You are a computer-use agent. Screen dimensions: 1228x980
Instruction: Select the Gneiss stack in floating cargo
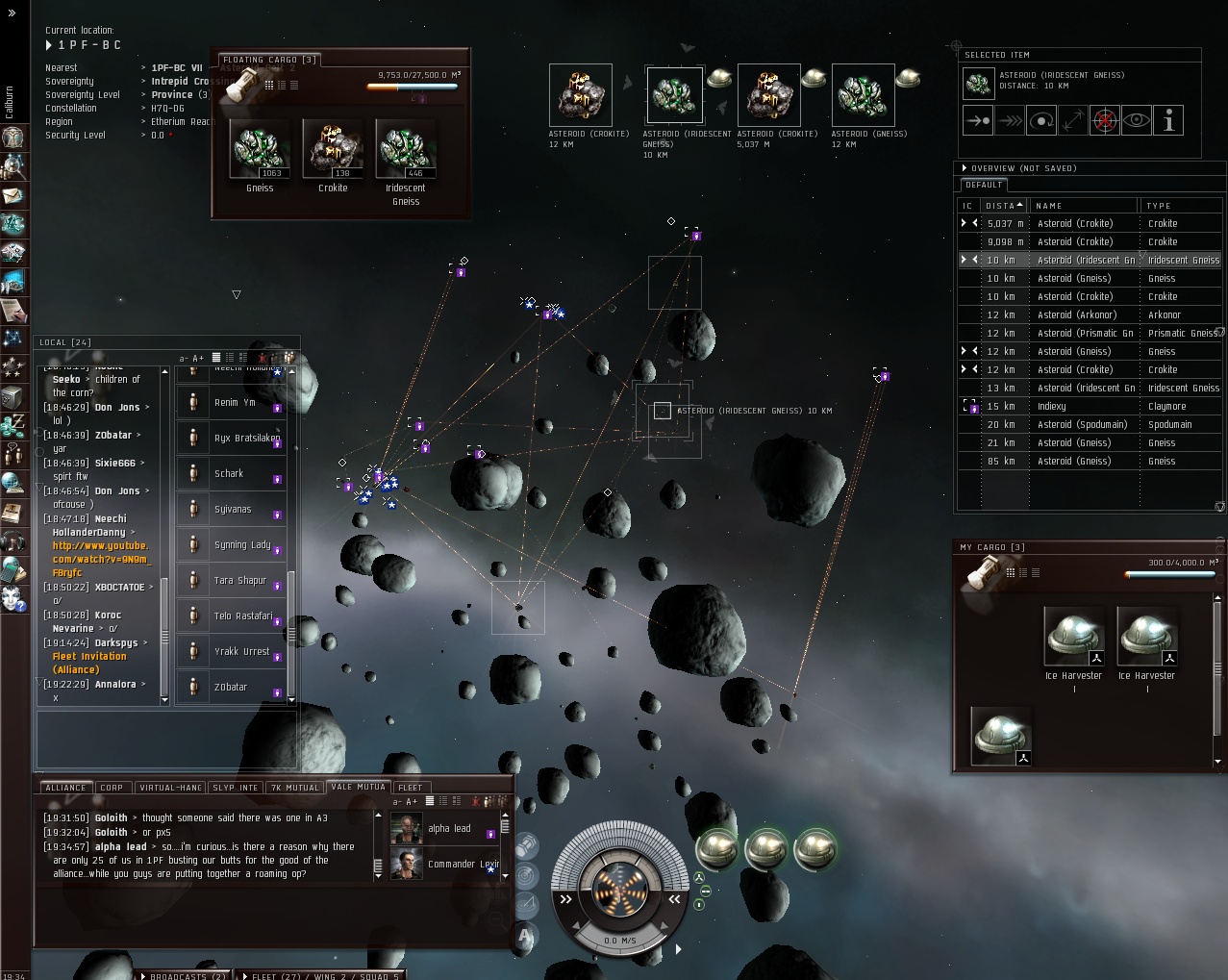tap(260, 150)
